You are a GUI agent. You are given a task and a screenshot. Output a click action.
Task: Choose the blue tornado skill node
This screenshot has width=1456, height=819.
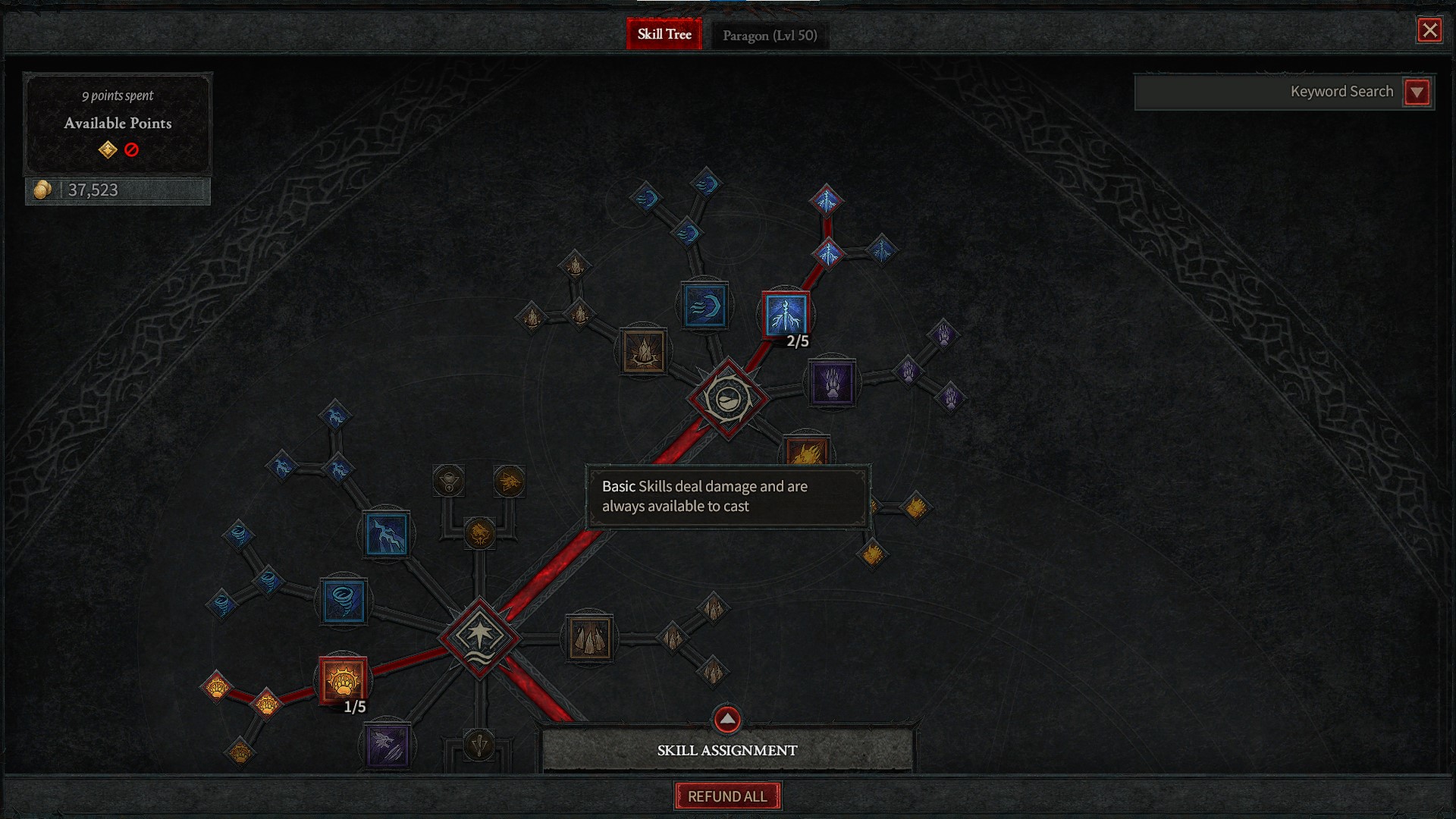(343, 601)
